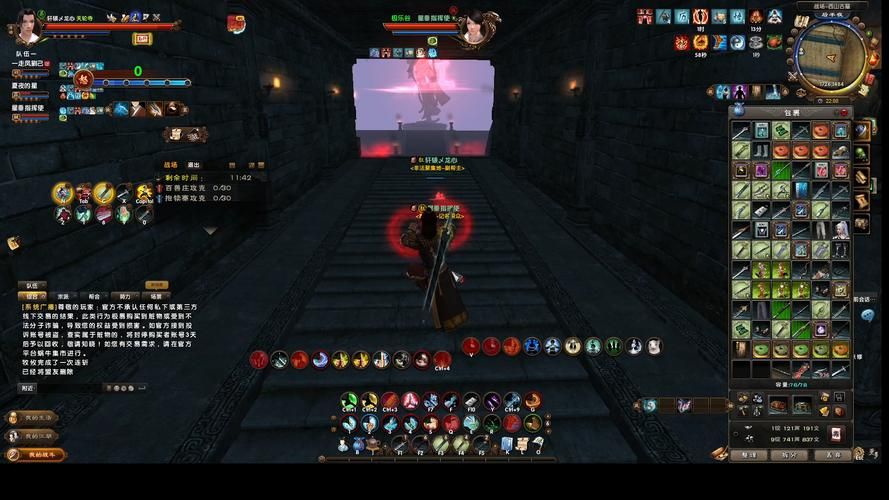Click the 拆分 split button in the bag
The height and width of the screenshot is (500, 889).
coord(790,455)
